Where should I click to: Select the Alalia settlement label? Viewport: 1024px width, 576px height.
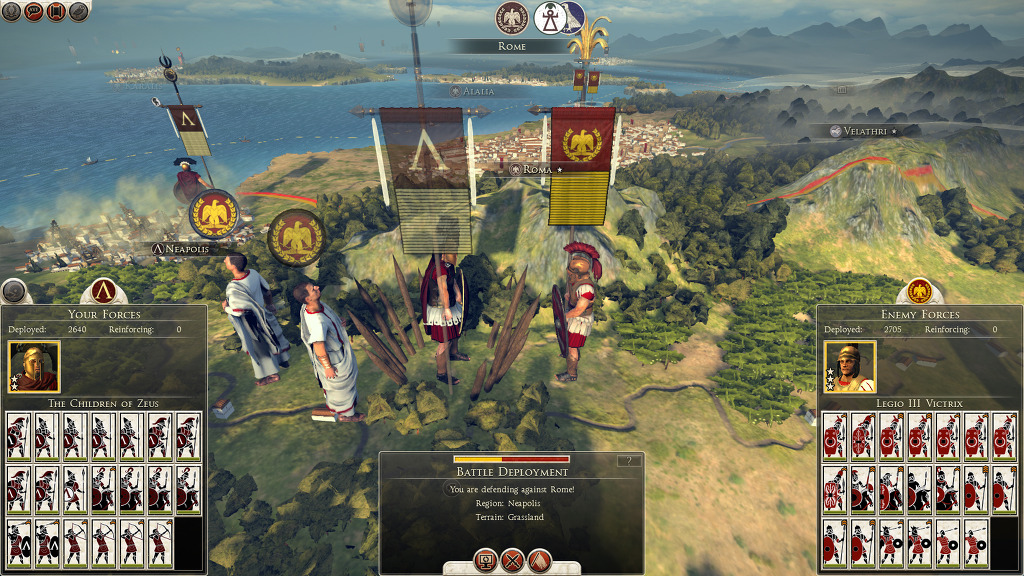[477, 91]
